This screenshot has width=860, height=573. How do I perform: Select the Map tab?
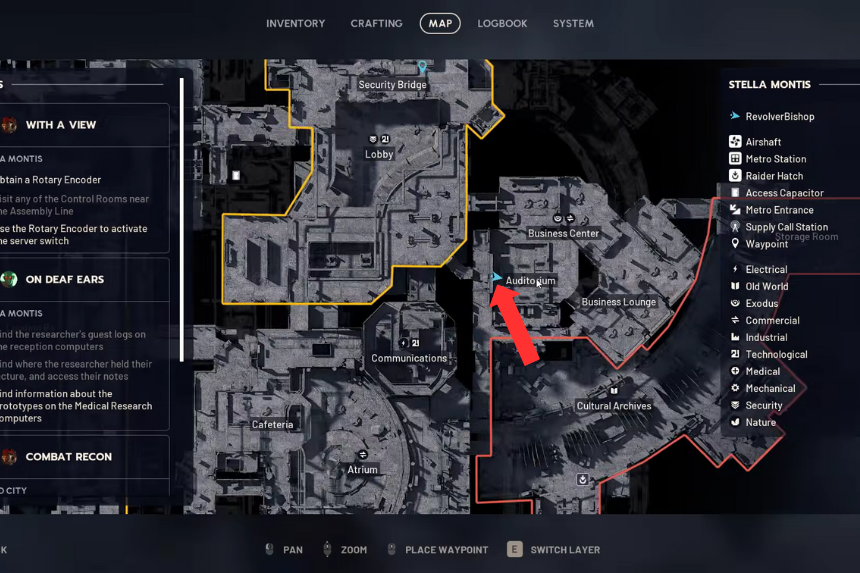pyautogui.click(x=440, y=23)
